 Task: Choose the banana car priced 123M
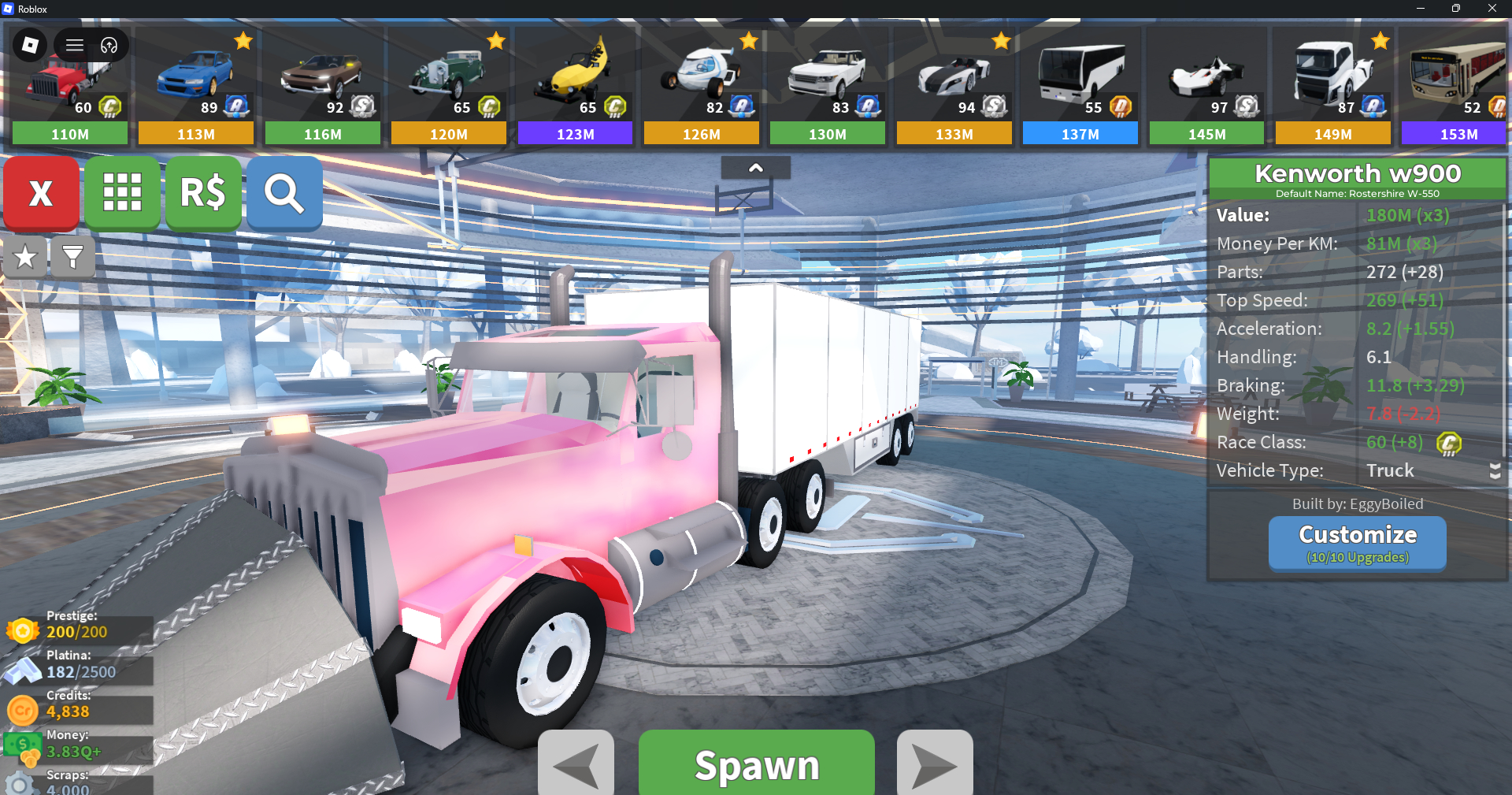575,87
